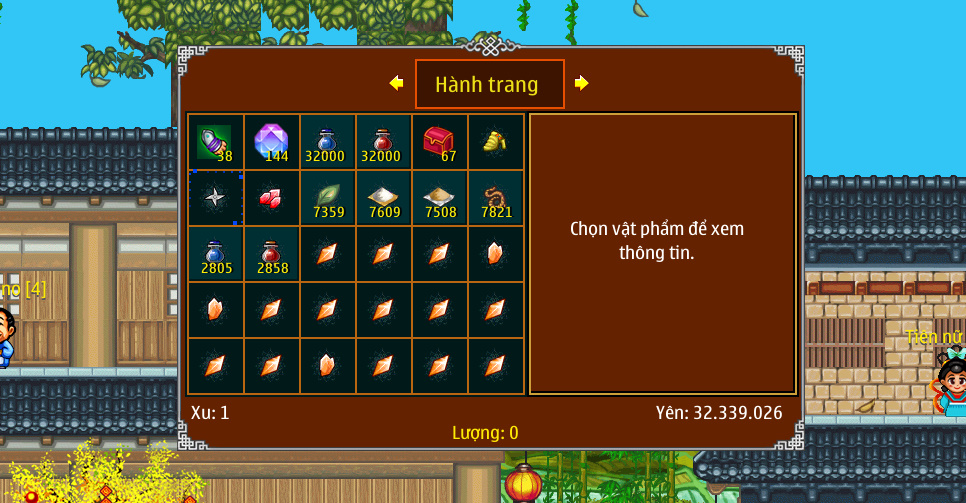966x503 pixels.
Task: Choose the red potion stack of 2858
Action: (271, 254)
